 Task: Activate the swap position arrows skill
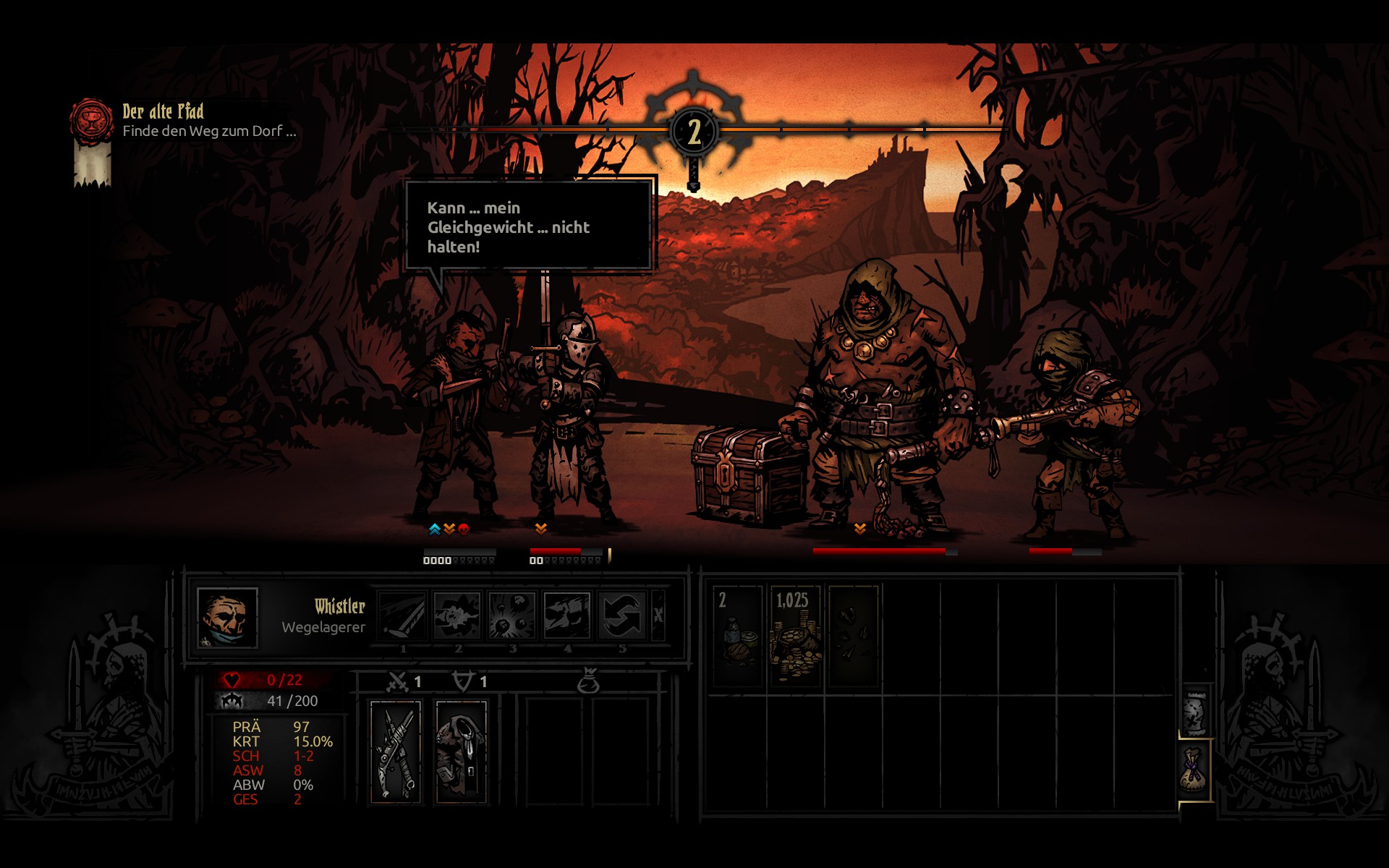point(622,616)
